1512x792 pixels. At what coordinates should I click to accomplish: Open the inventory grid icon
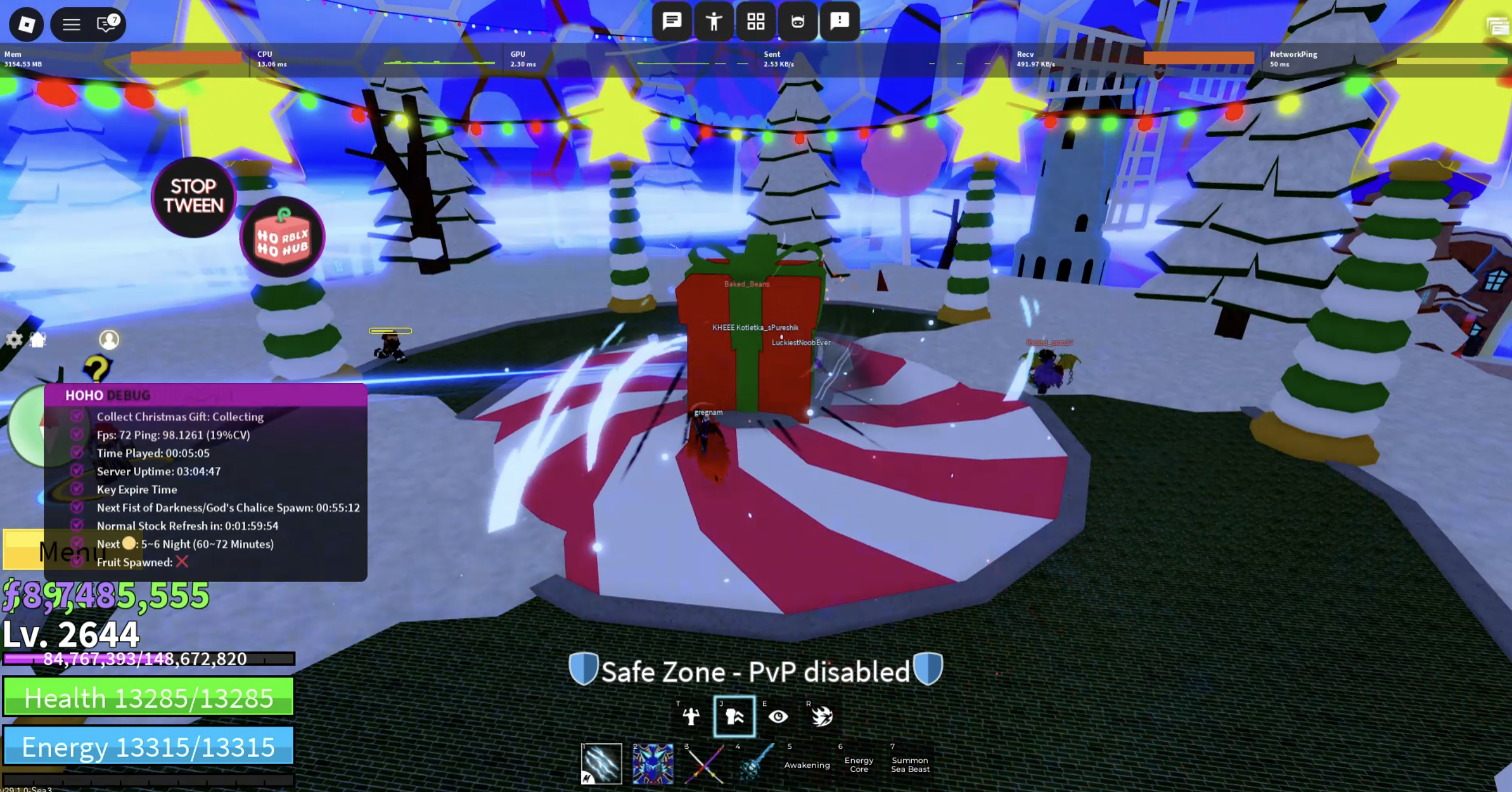(x=756, y=22)
